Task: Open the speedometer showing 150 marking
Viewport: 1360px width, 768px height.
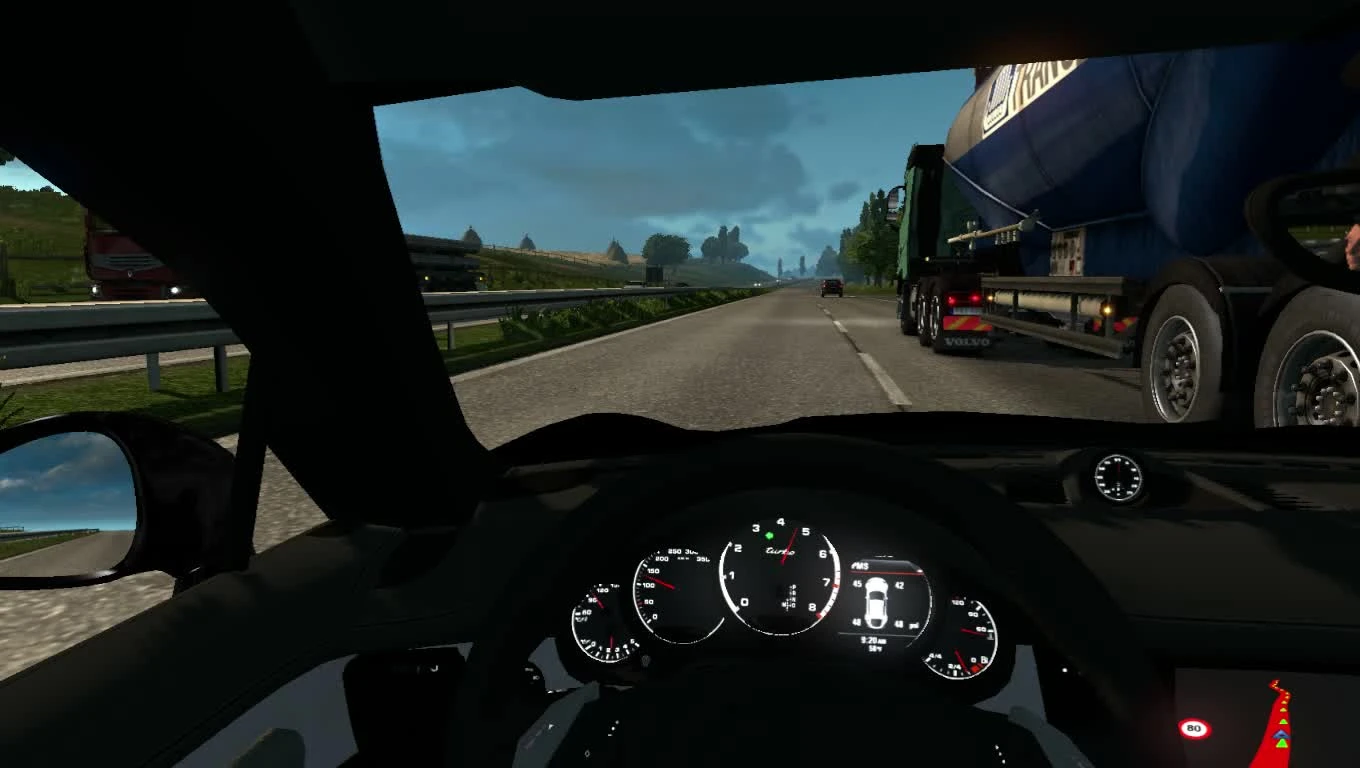Action: (653, 569)
